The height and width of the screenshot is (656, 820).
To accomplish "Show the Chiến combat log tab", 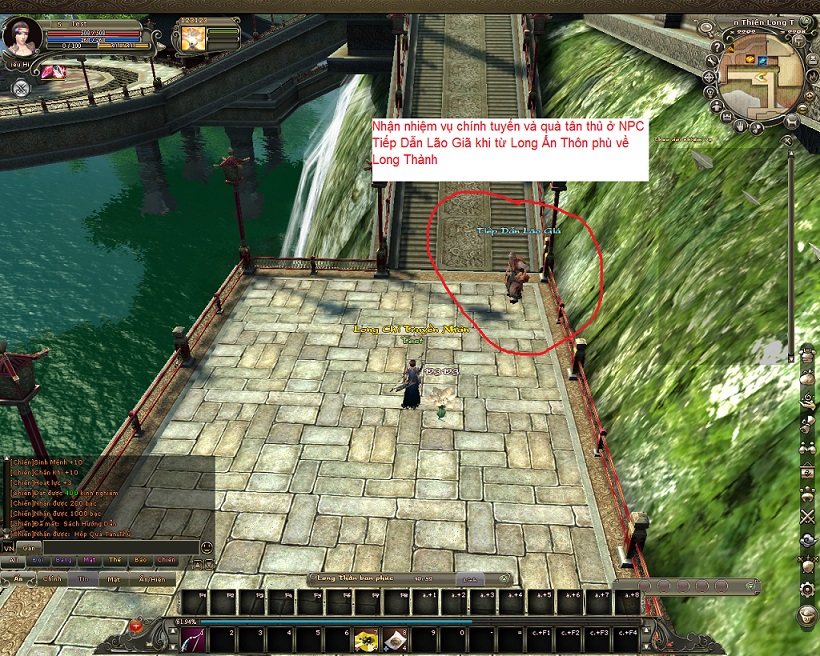I will (166, 562).
